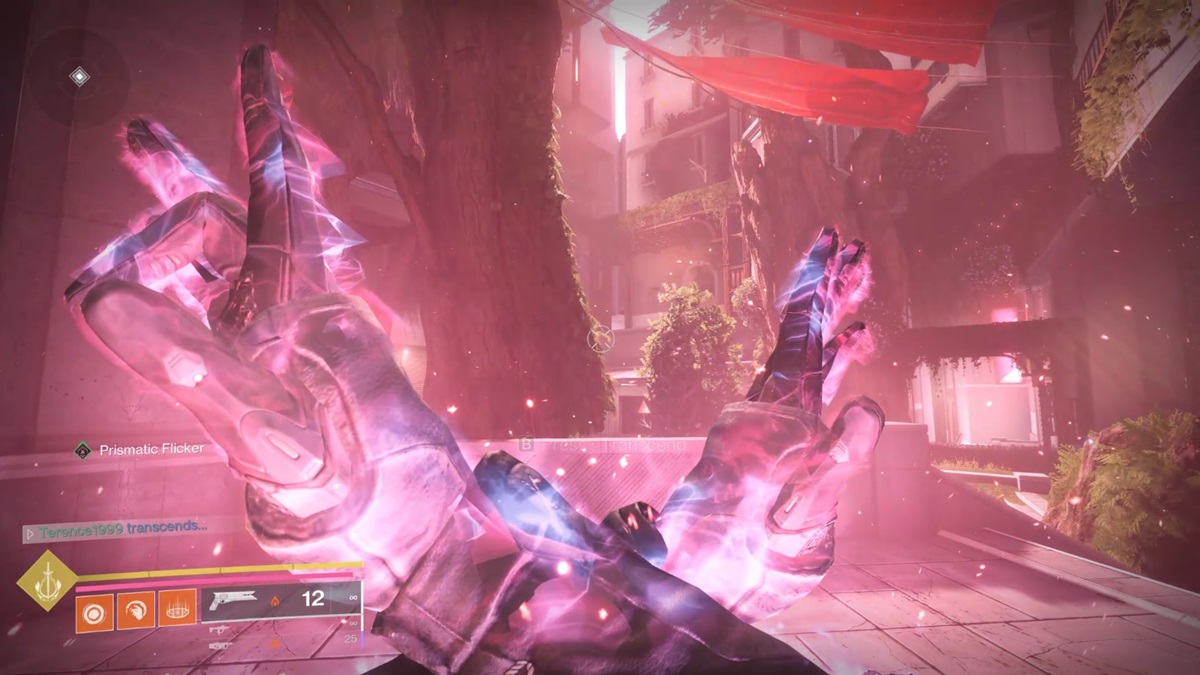Use the rift class ability icon

[177, 608]
